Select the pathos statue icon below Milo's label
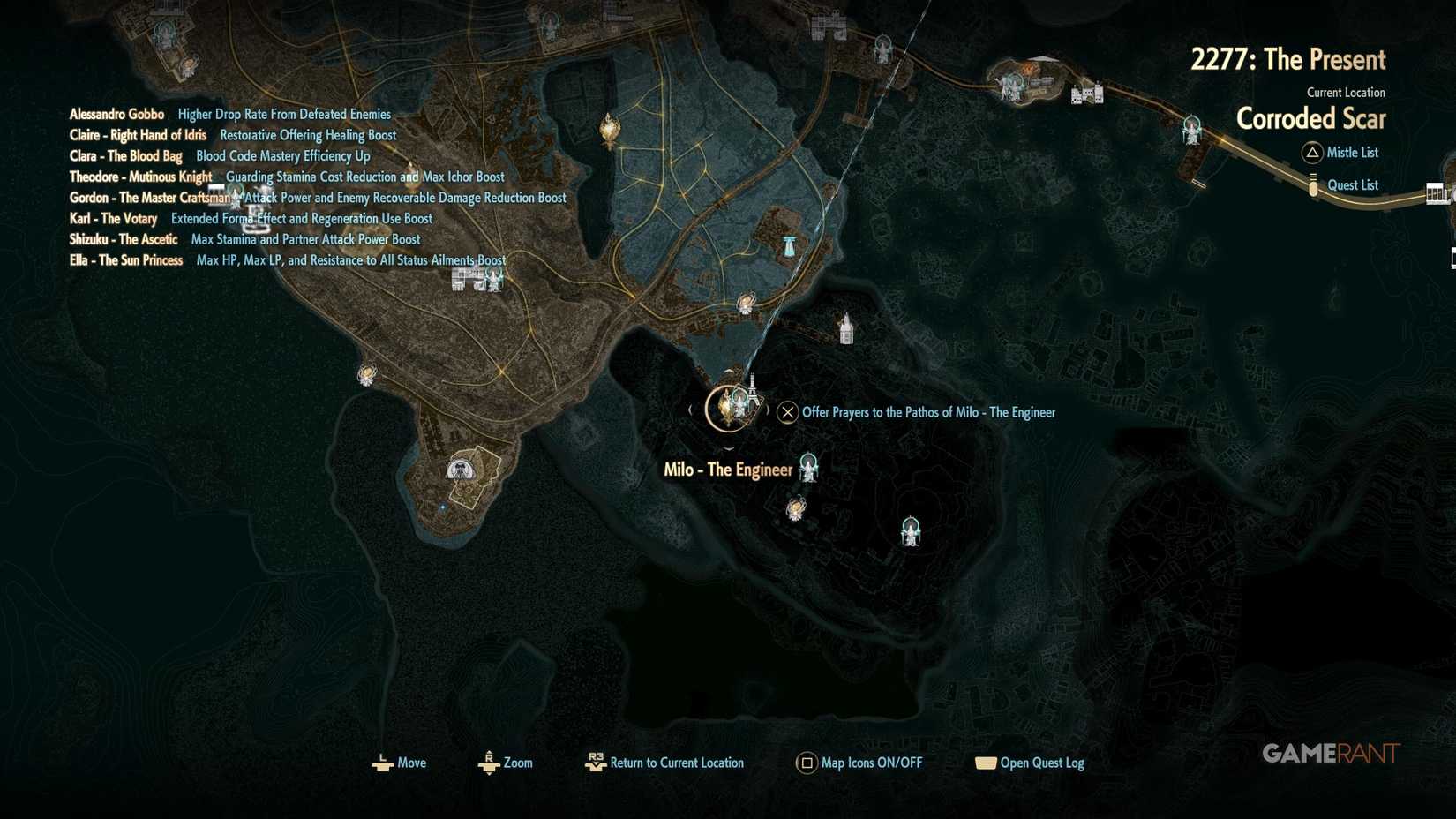 pos(807,468)
